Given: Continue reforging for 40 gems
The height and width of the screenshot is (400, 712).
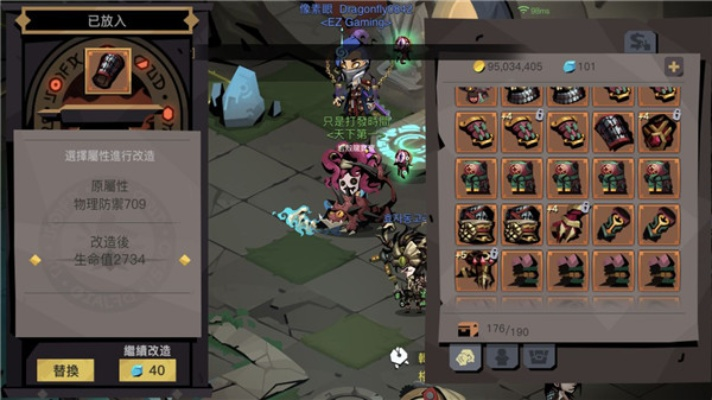Looking at the screenshot, I should tap(147, 370).
